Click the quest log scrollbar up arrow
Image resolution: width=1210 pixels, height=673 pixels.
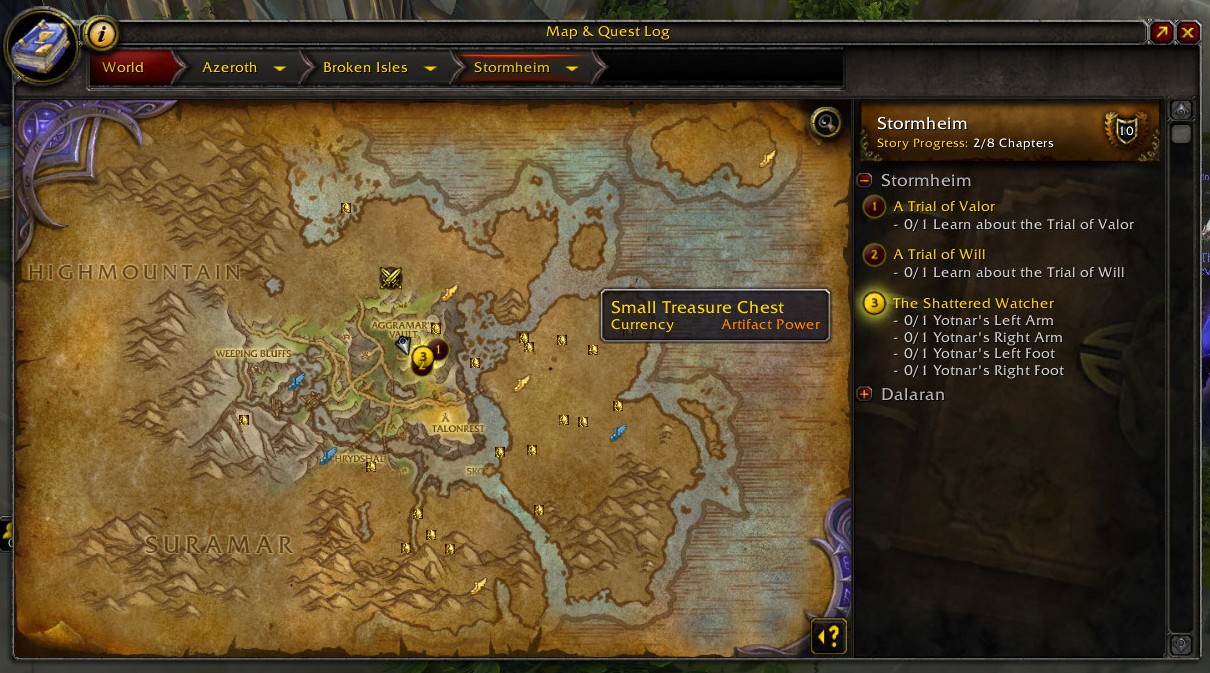(x=1181, y=110)
